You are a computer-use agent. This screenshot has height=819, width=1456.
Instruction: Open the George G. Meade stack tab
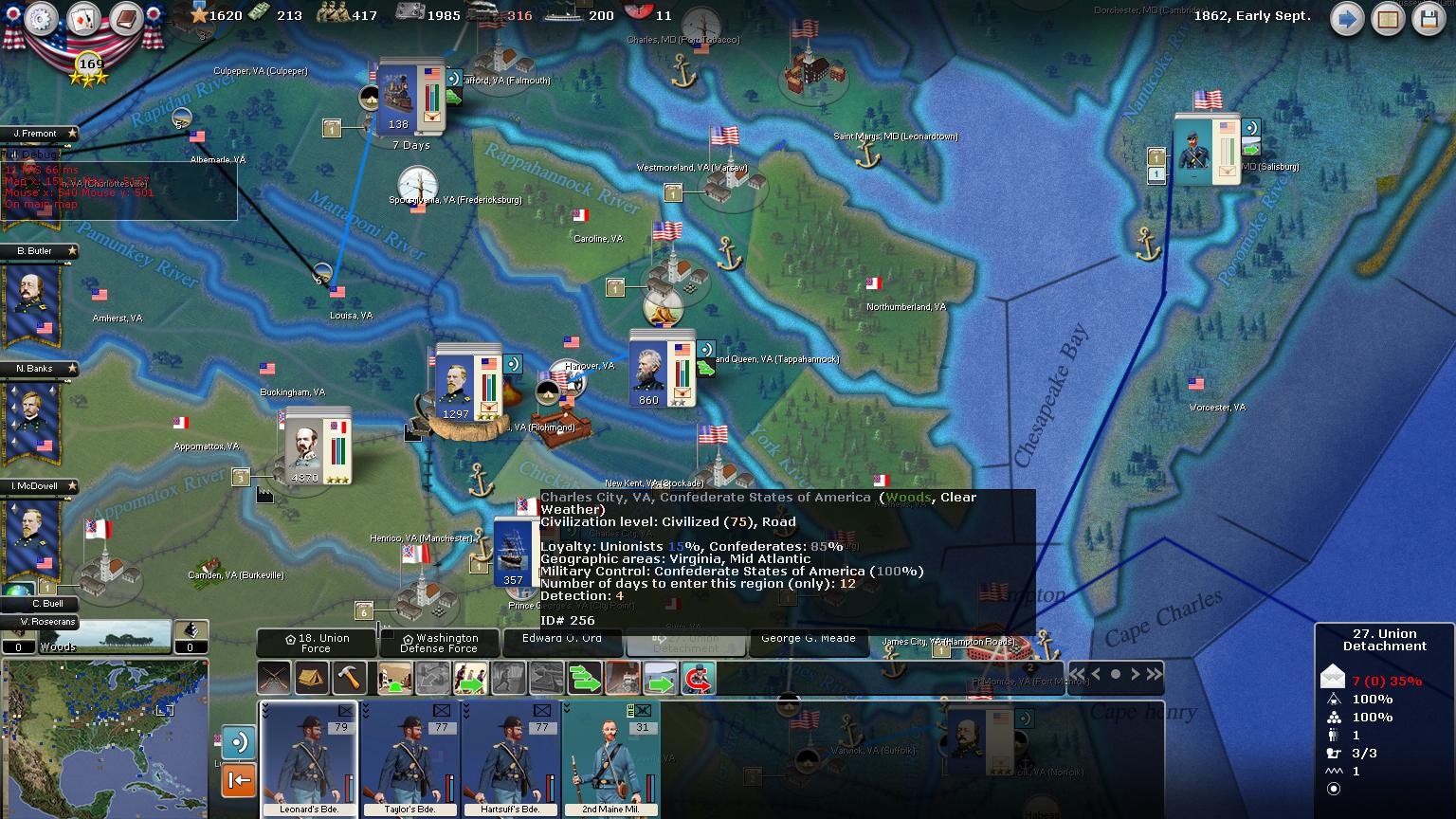click(809, 640)
